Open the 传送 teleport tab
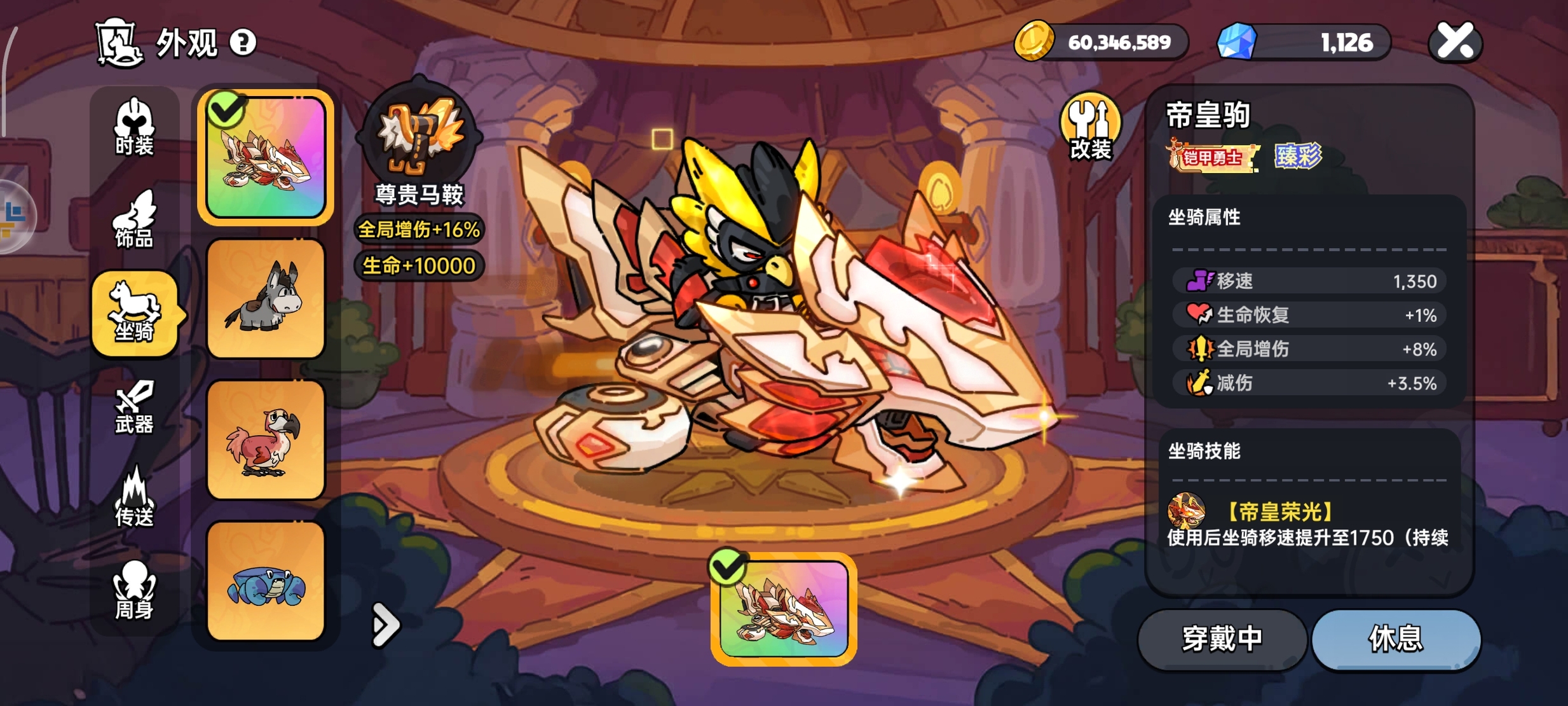 134,499
